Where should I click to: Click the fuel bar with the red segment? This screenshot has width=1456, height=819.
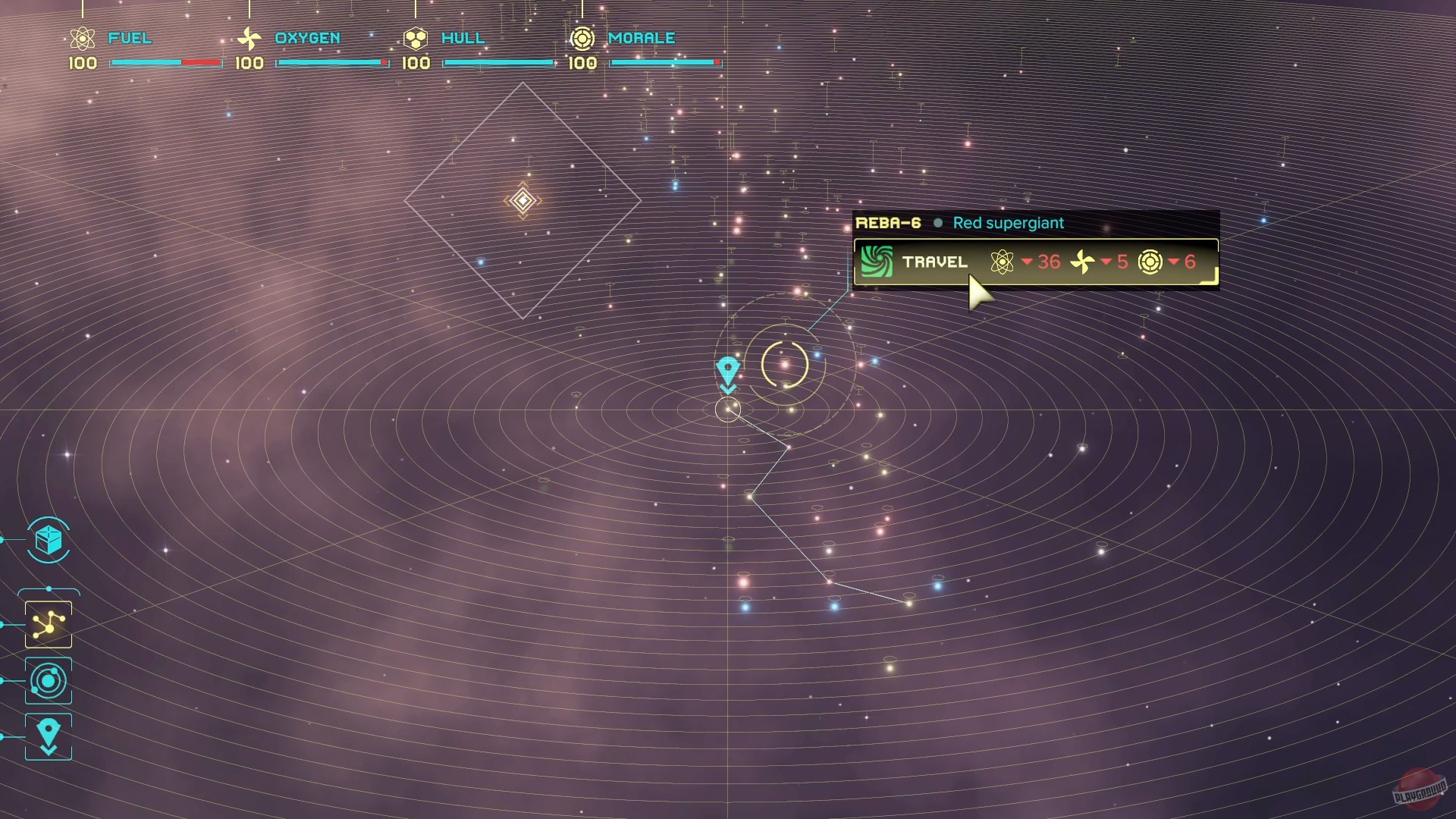click(165, 64)
